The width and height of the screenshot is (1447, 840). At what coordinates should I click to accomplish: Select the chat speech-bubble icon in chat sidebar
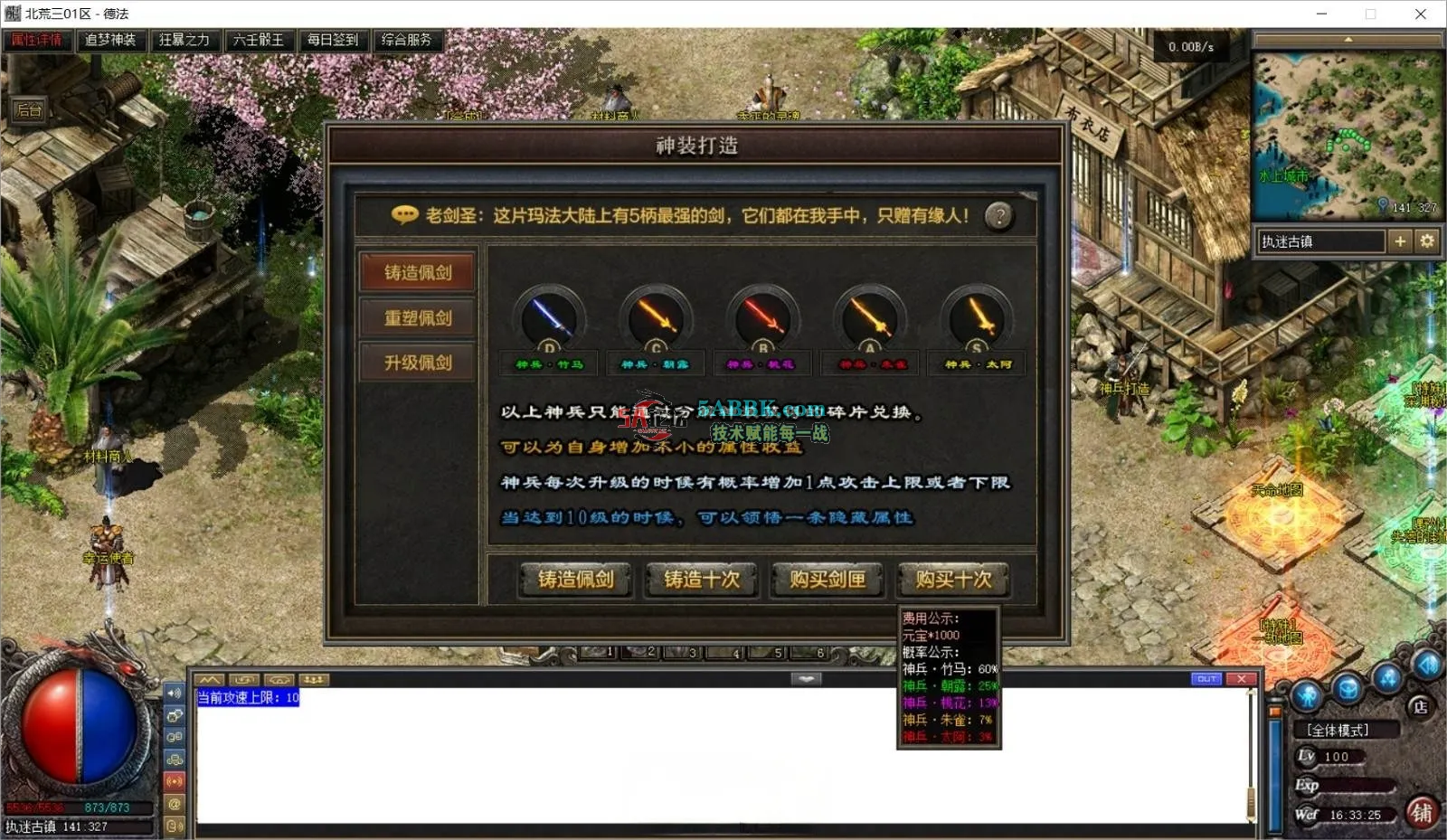(x=175, y=715)
